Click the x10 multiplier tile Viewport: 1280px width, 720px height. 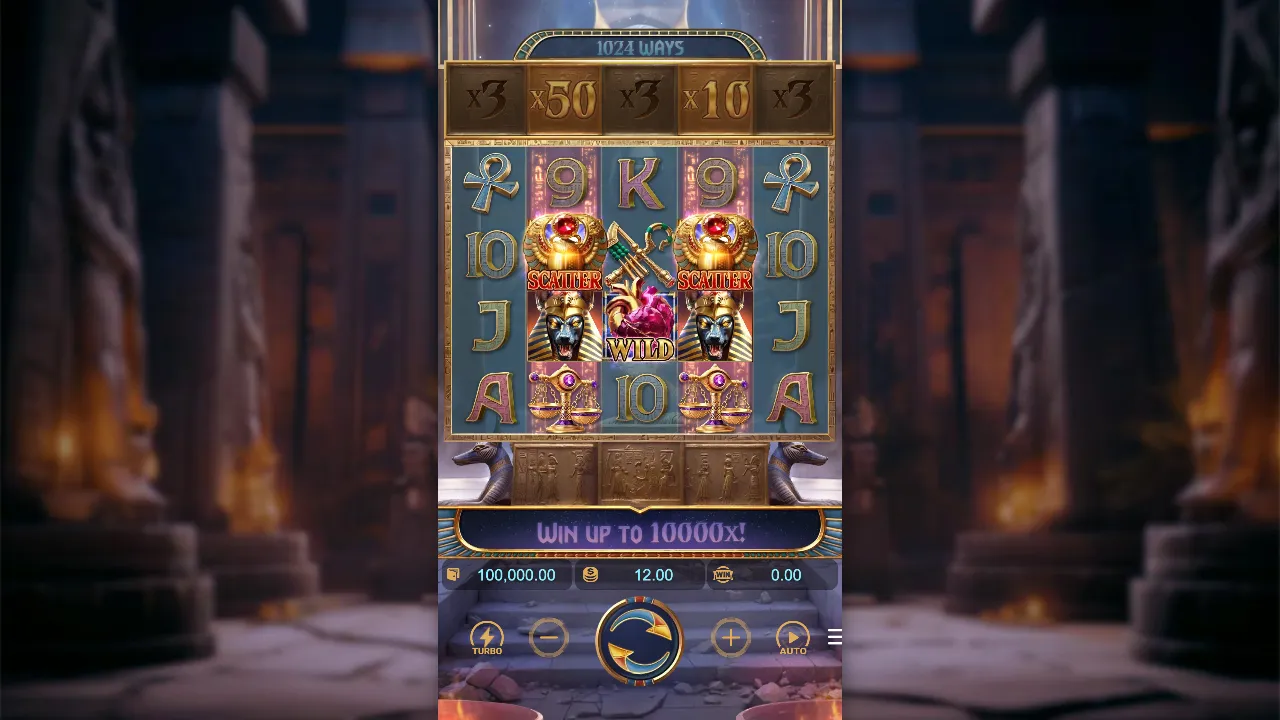(715, 97)
